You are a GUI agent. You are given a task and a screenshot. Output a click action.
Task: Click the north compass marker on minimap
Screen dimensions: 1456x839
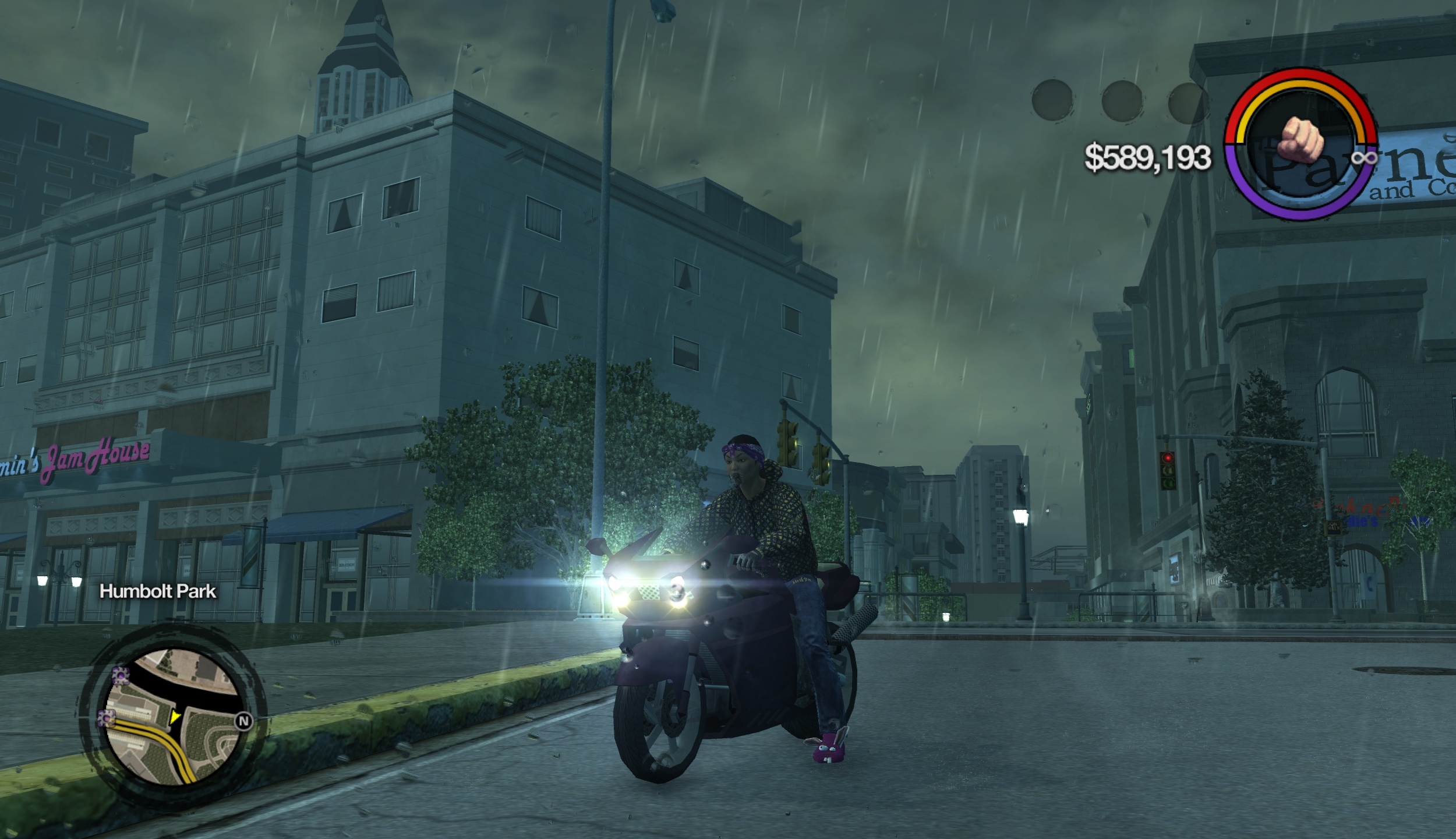tap(243, 722)
